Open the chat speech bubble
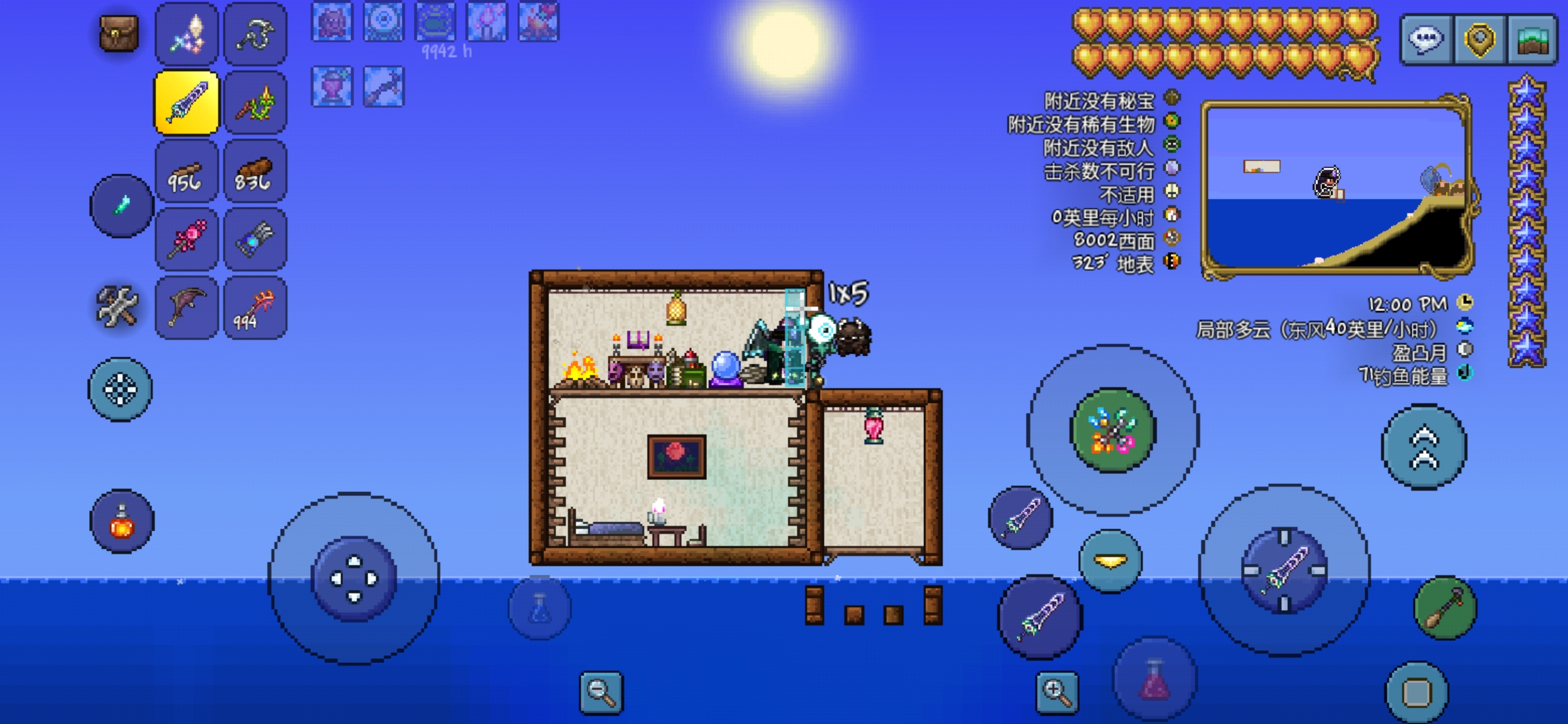Viewport: 1568px width, 724px height. (x=1425, y=39)
